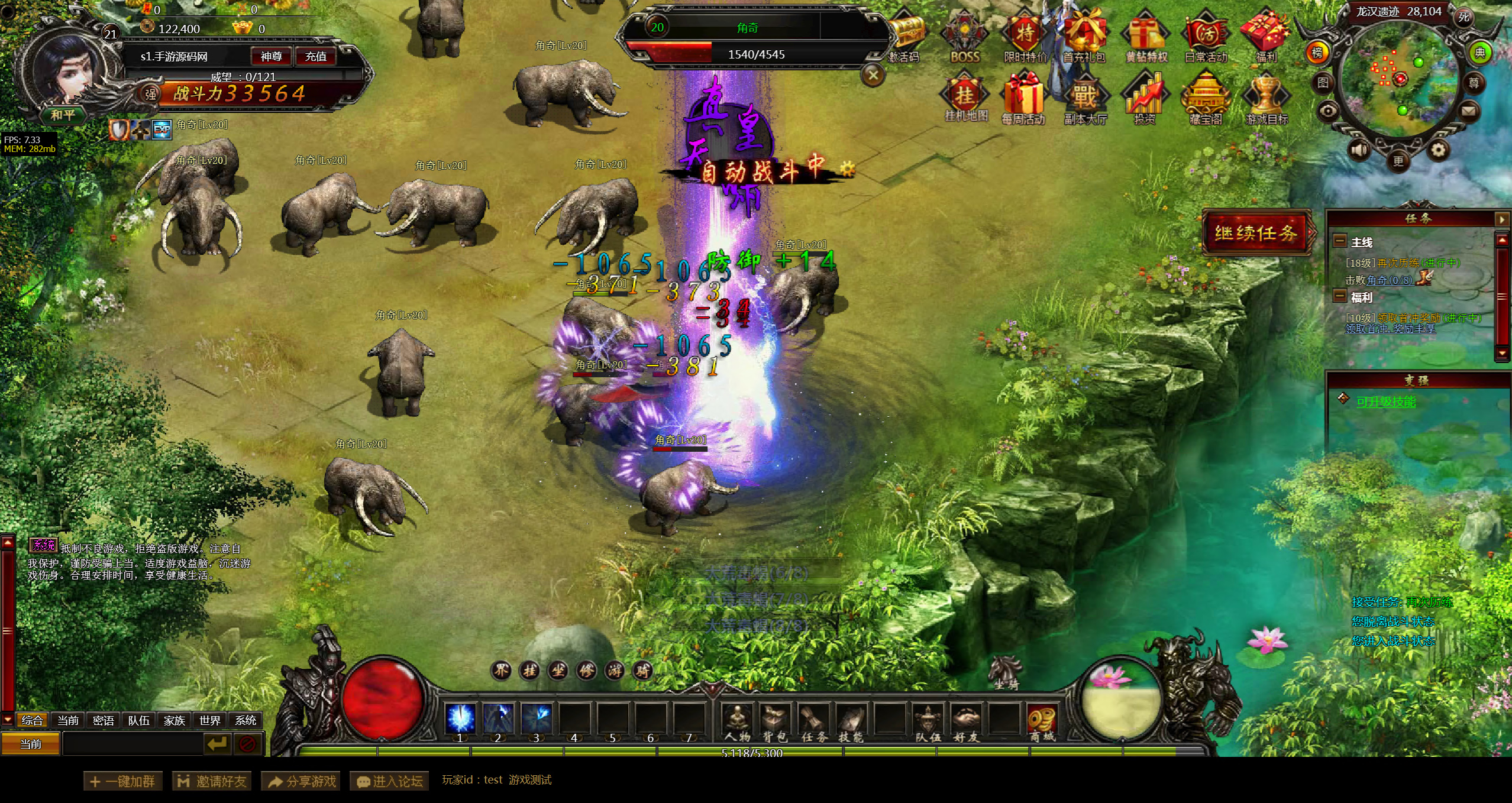
Task: Click the chat text input field
Action: tap(133, 744)
